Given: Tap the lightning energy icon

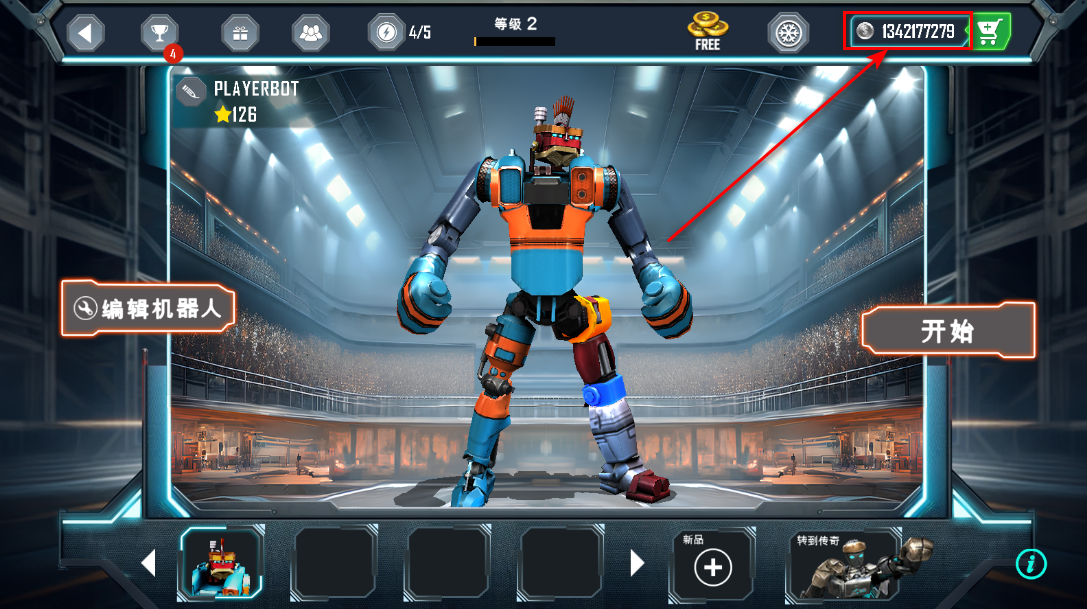Looking at the screenshot, I should click(x=385, y=33).
